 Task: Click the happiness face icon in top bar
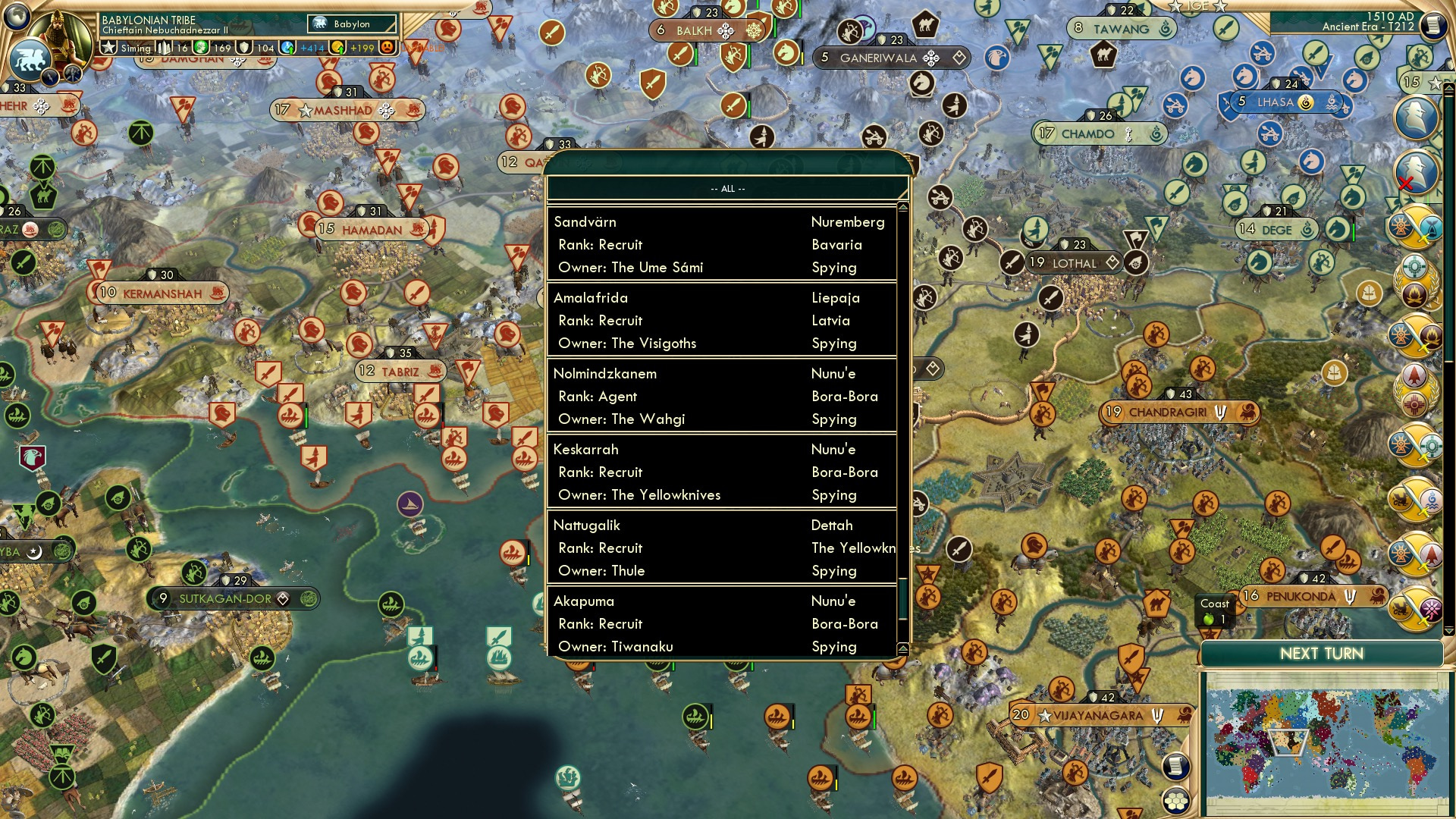(x=387, y=47)
